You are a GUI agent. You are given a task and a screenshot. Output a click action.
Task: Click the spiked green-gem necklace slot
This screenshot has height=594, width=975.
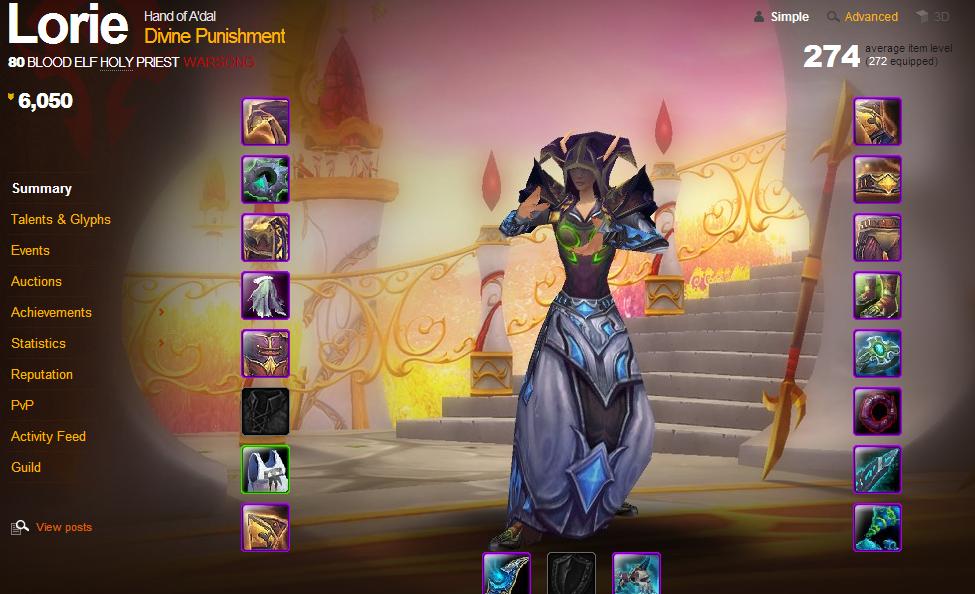pyautogui.click(x=265, y=180)
